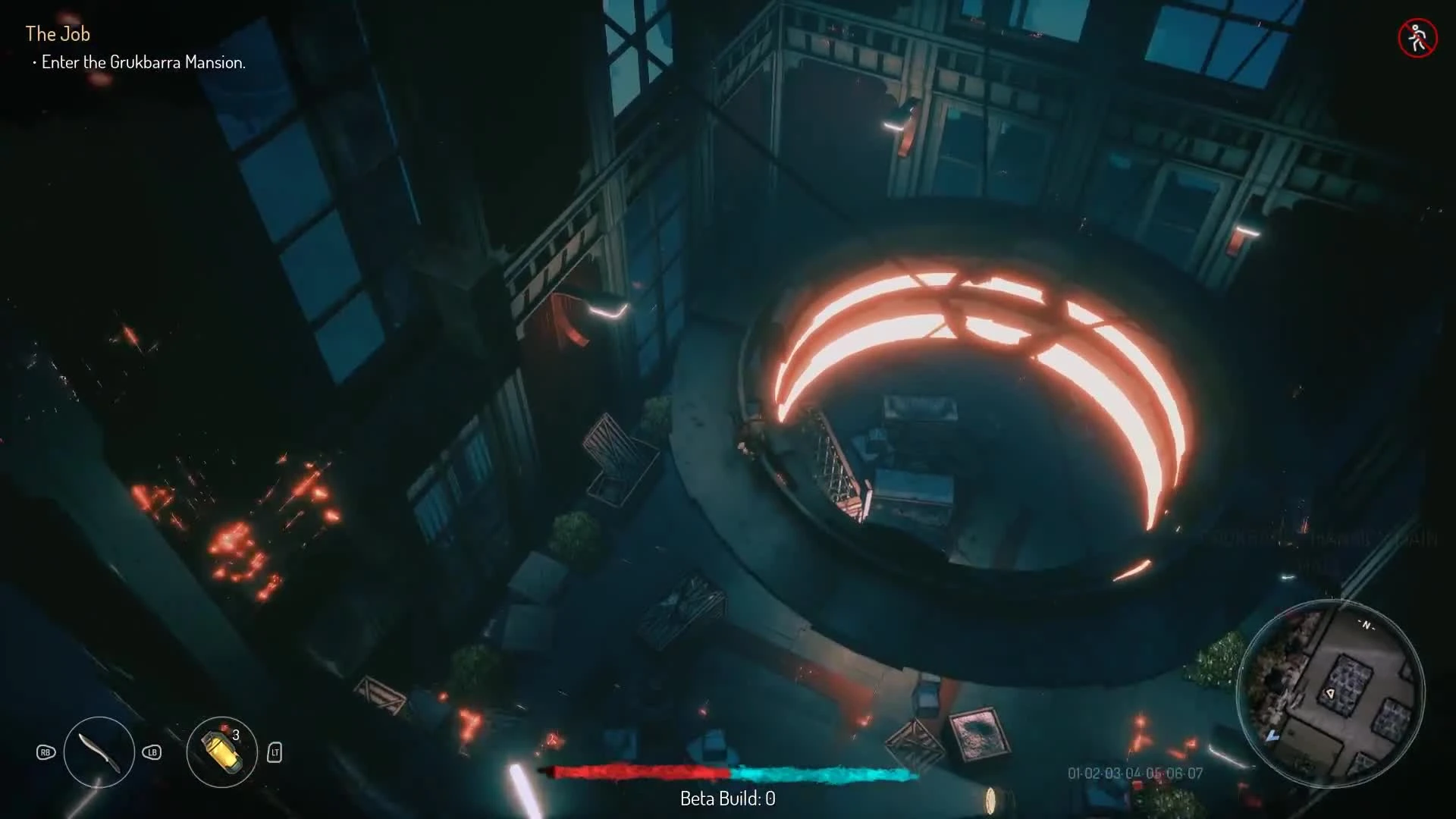Click the LT trigger prompt icon
The height and width of the screenshot is (819, 1456).
coord(275,753)
